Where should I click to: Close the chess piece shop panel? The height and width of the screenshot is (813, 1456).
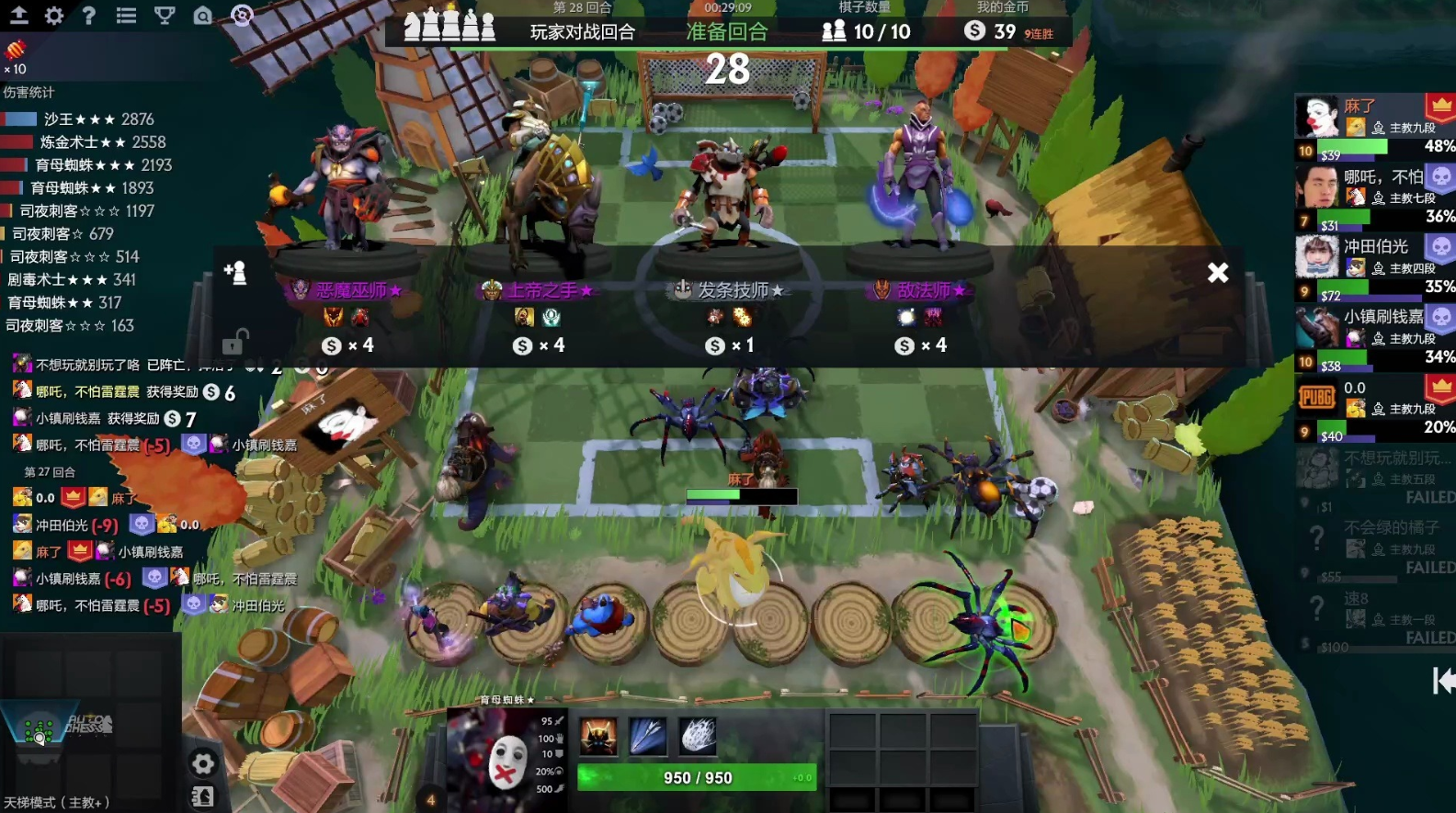(1217, 273)
